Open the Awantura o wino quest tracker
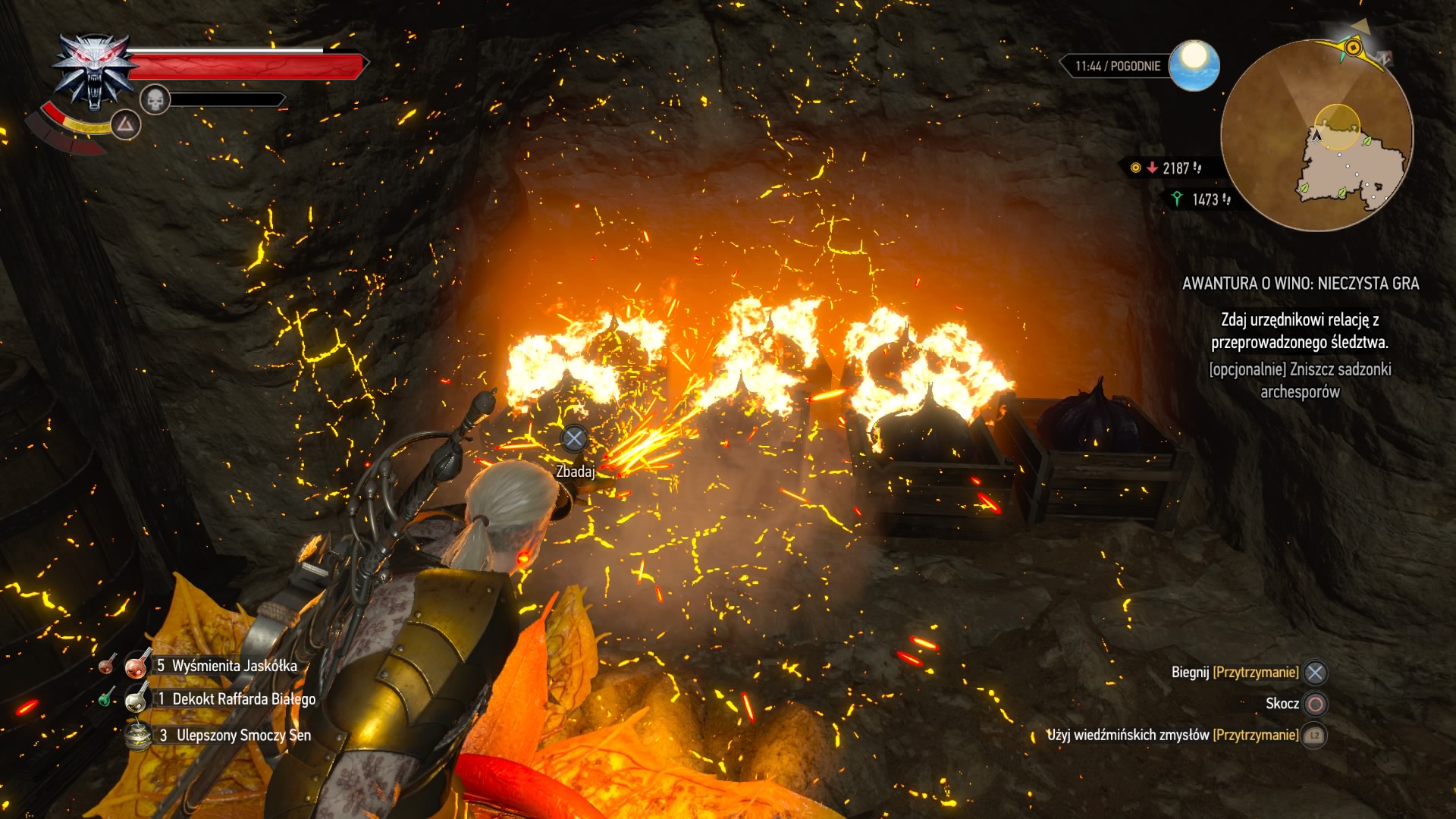The image size is (1456, 819). click(1300, 284)
